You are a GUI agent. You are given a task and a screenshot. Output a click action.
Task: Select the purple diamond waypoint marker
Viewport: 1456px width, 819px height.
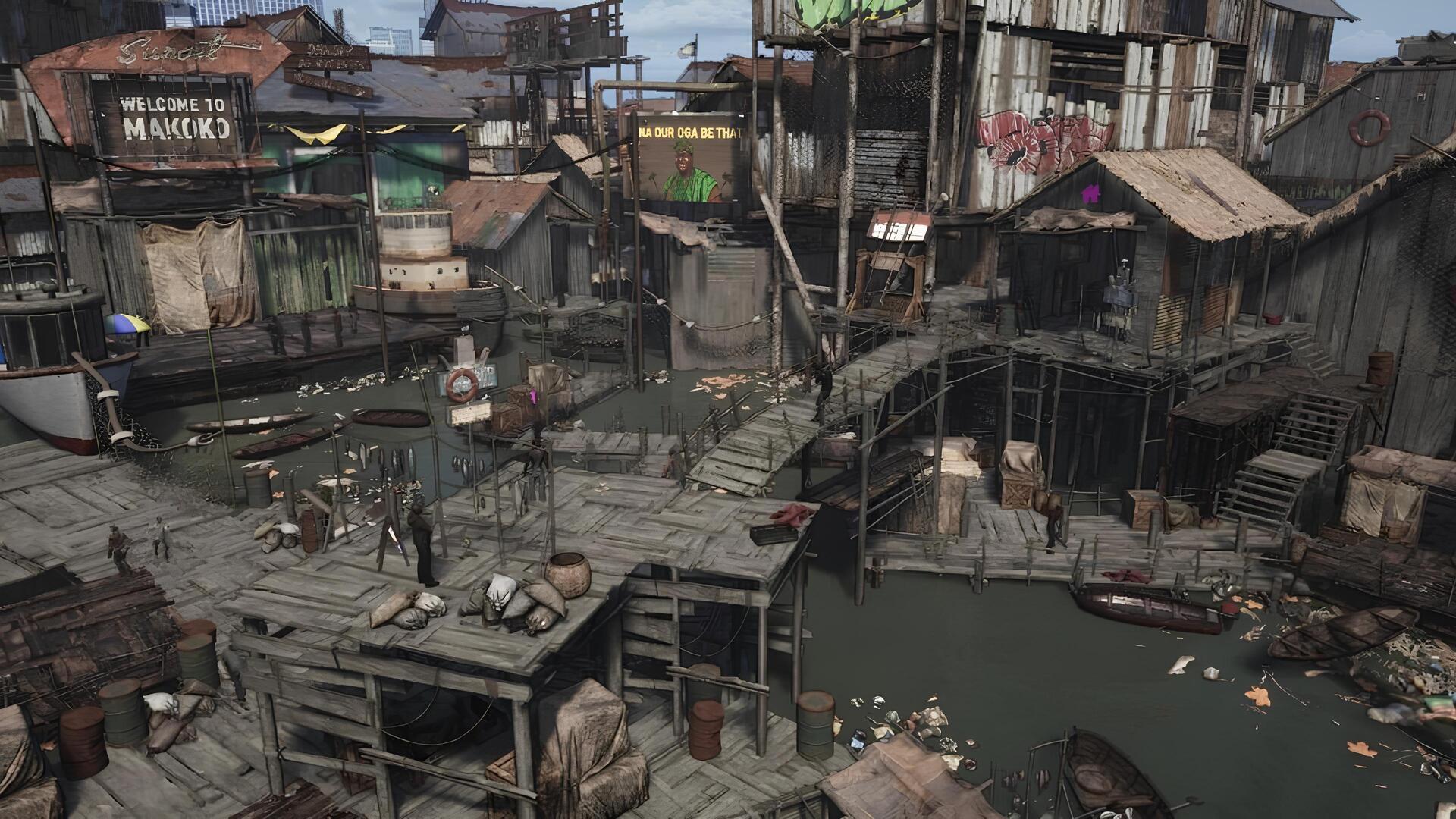click(x=533, y=395)
